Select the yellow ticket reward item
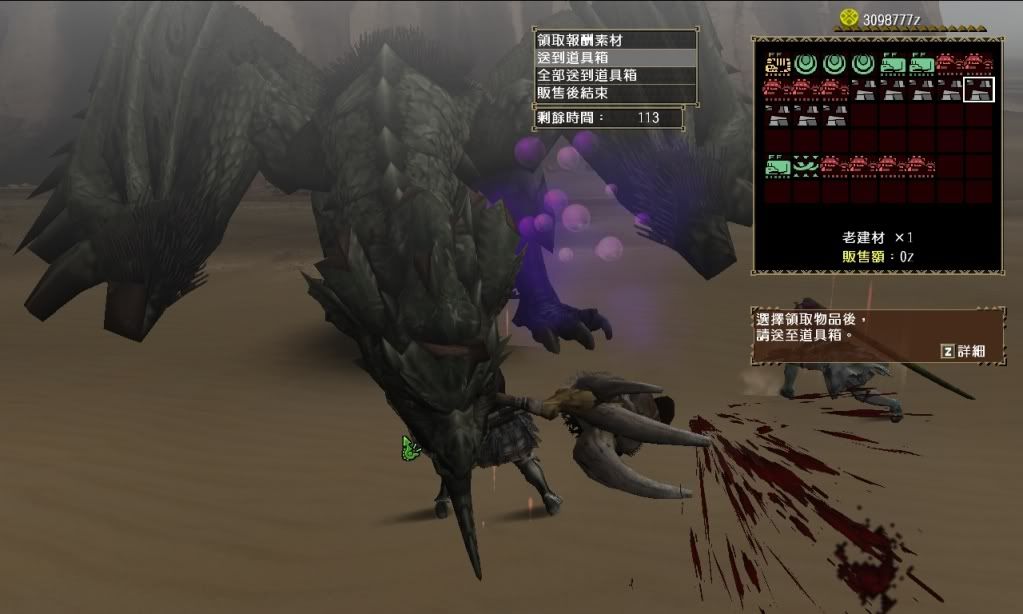 [x=777, y=65]
